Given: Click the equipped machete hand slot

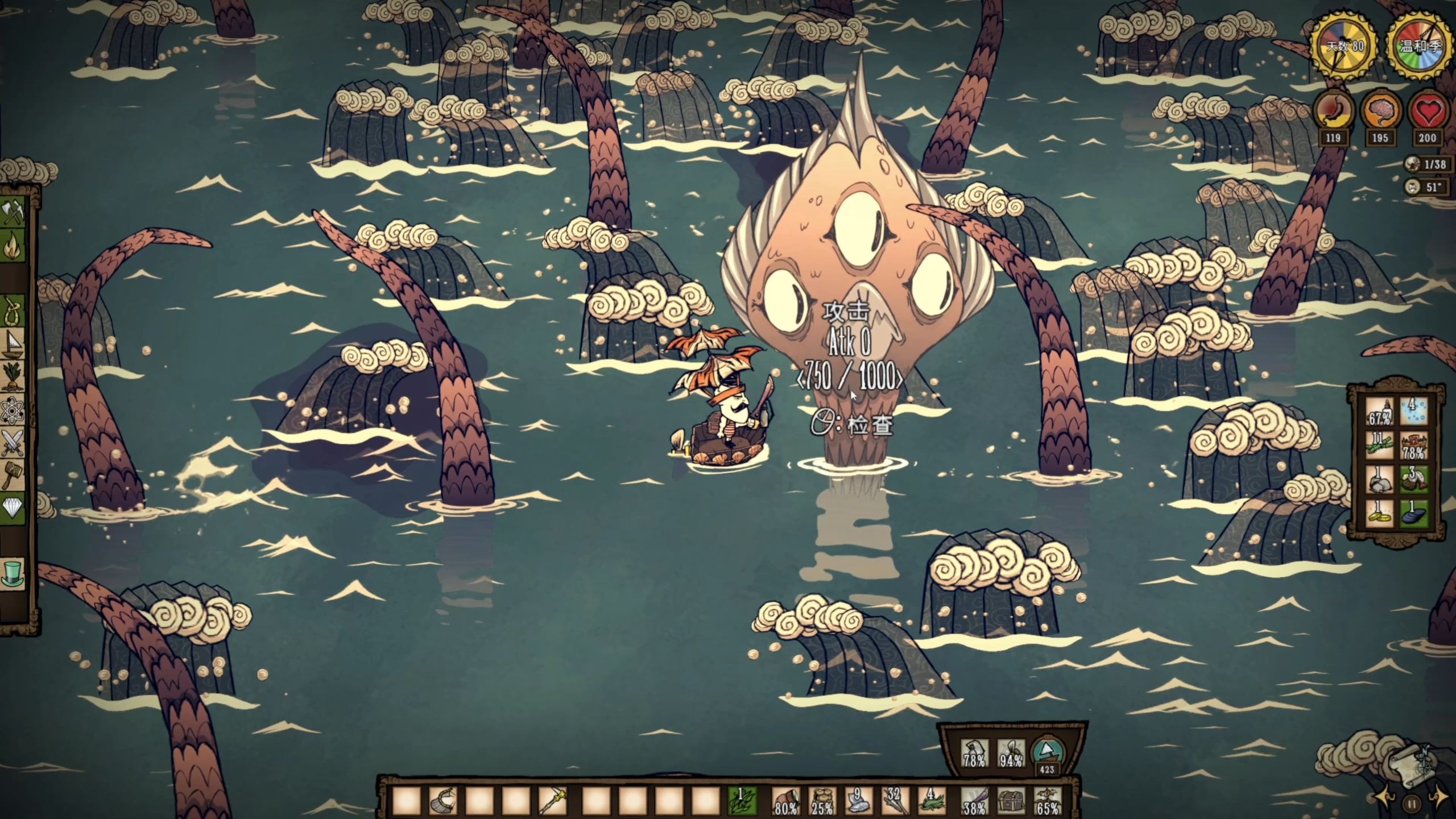Looking at the screenshot, I should click(974, 802).
